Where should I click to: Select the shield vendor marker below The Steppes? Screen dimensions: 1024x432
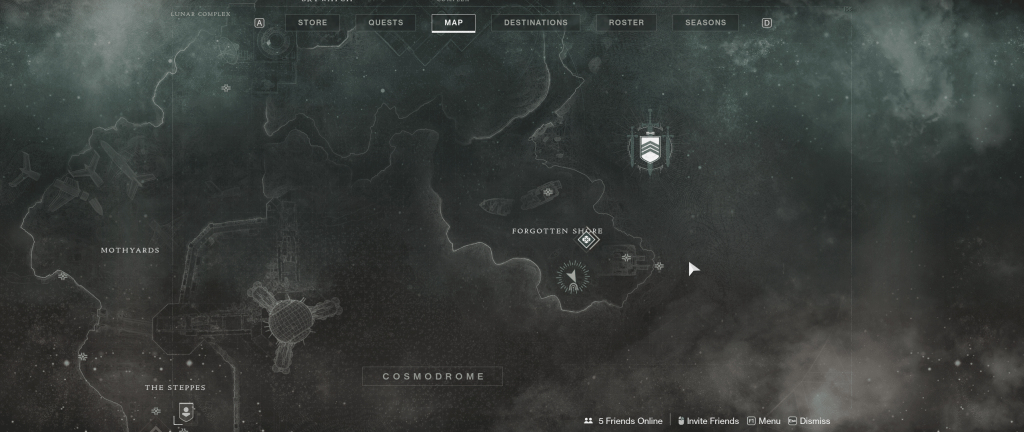coord(185,410)
